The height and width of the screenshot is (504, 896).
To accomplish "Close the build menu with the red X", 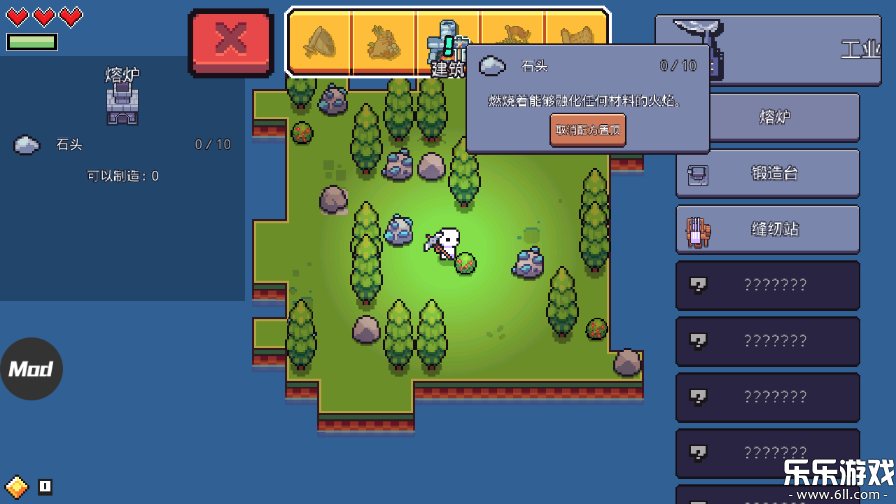I will tap(231, 42).
